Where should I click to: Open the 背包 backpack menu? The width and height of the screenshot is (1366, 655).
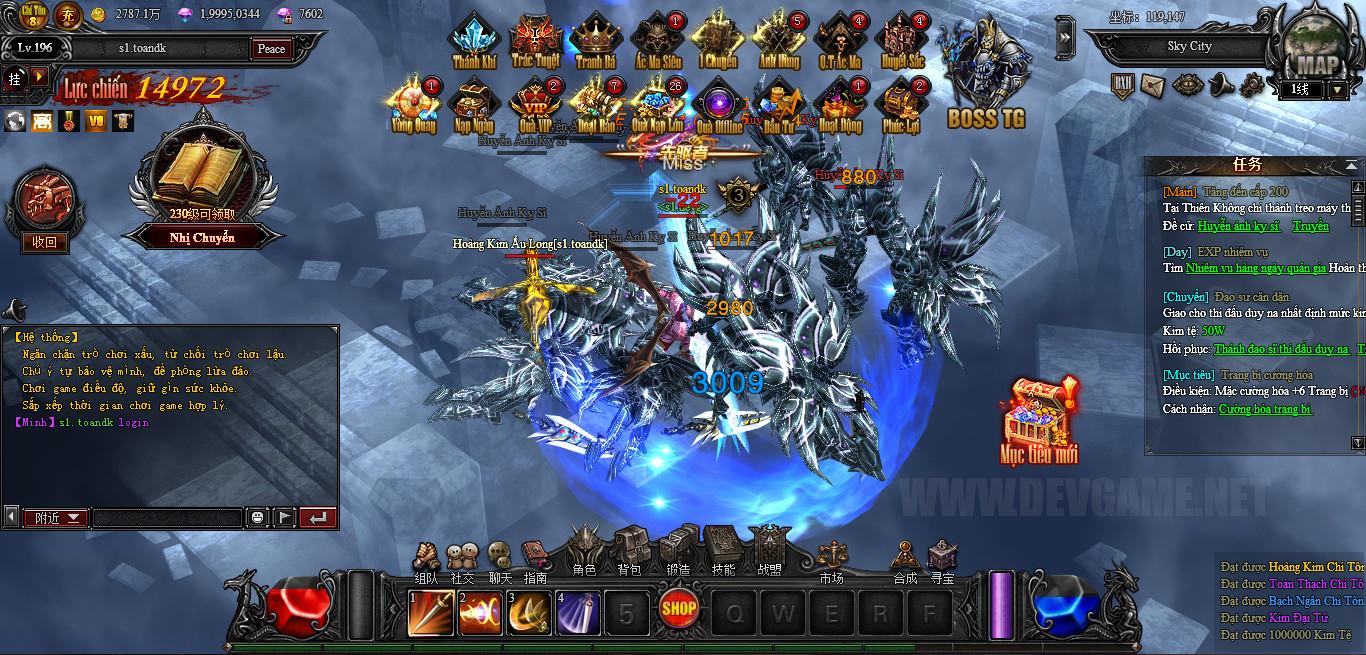630,550
